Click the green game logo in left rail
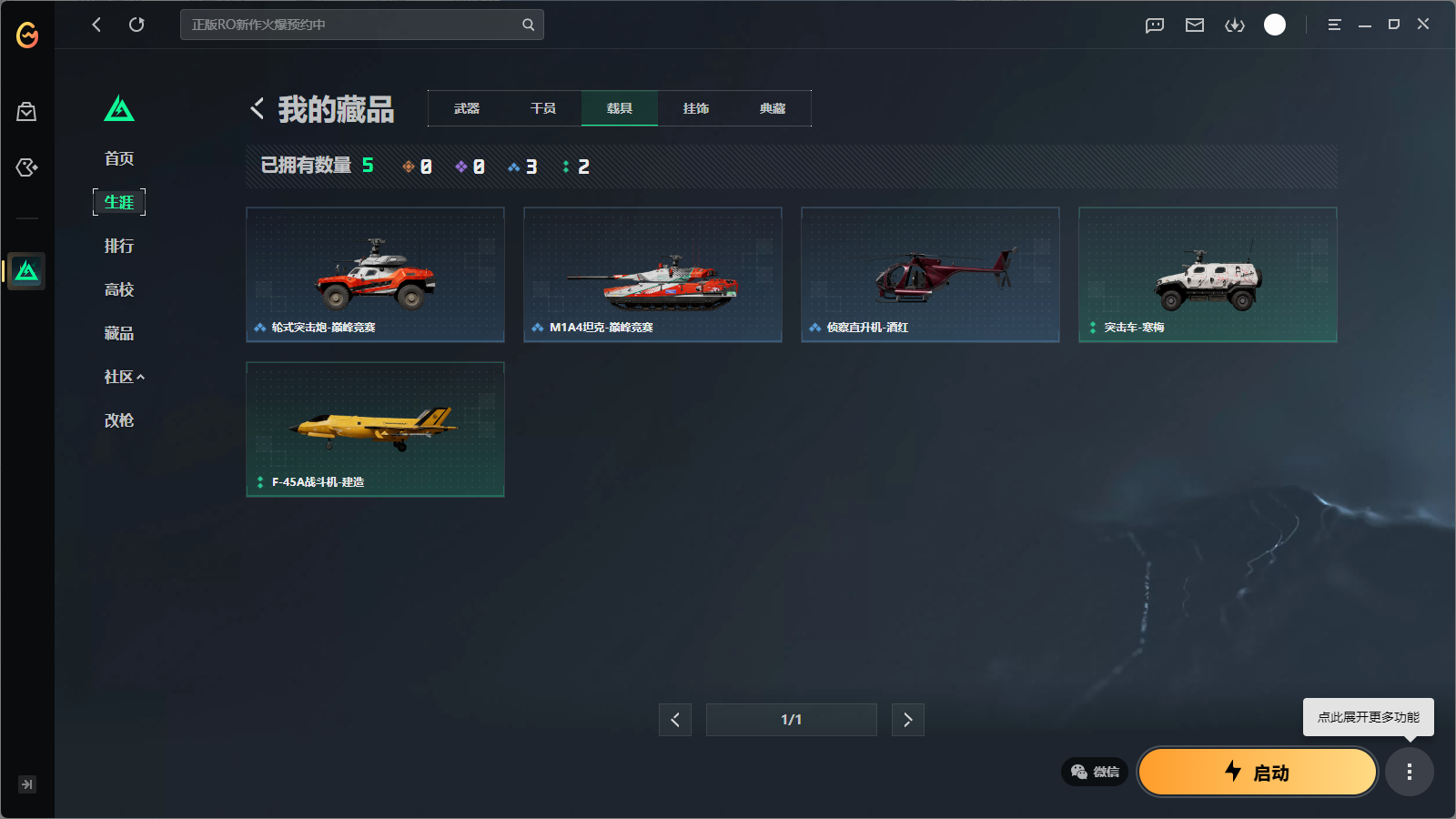The height and width of the screenshot is (819, 1456). pyautogui.click(x=26, y=270)
